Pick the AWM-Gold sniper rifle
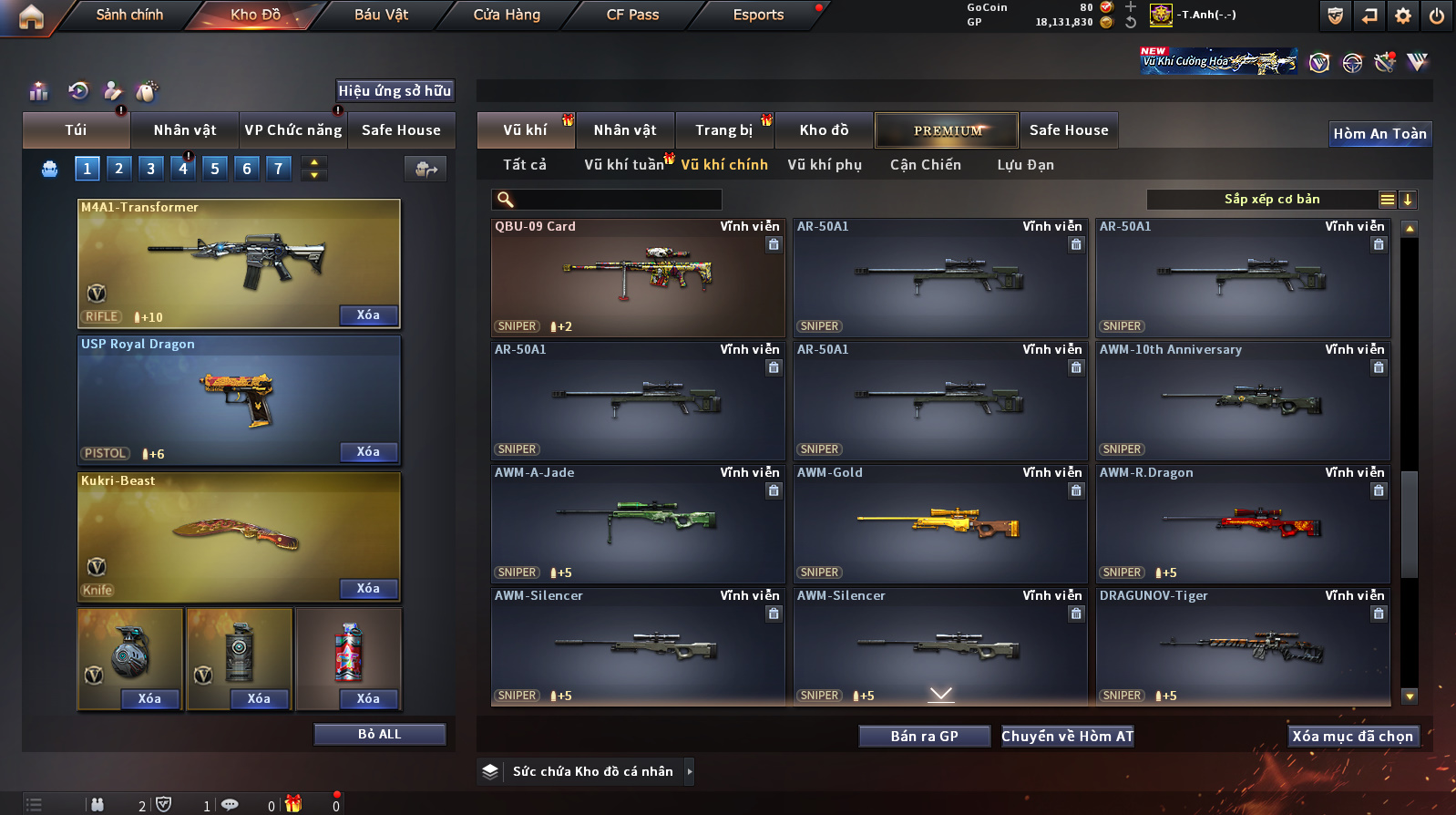This screenshot has height=815, width=1456. [x=940, y=524]
